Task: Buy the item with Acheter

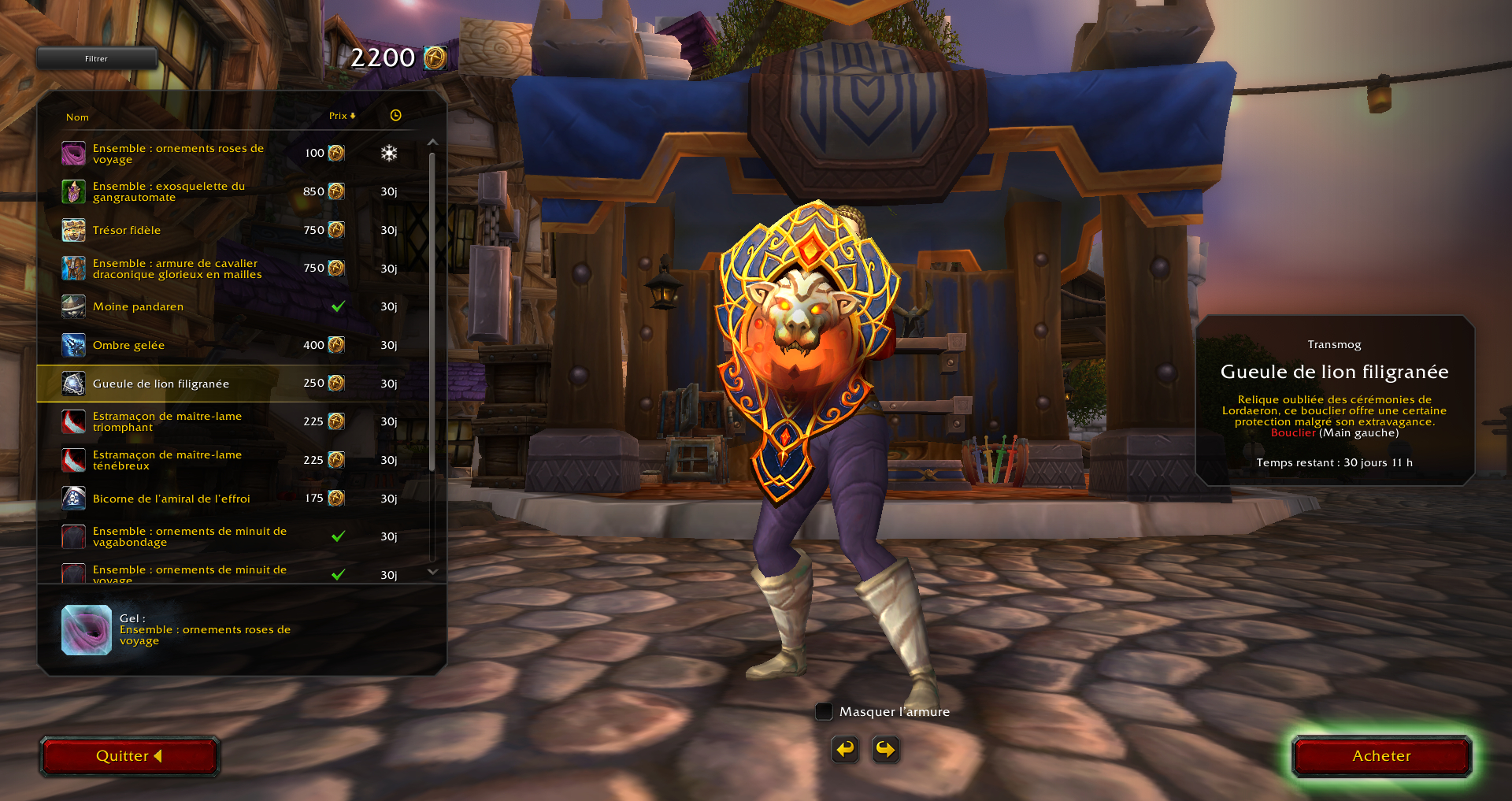Action: point(1381,756)
